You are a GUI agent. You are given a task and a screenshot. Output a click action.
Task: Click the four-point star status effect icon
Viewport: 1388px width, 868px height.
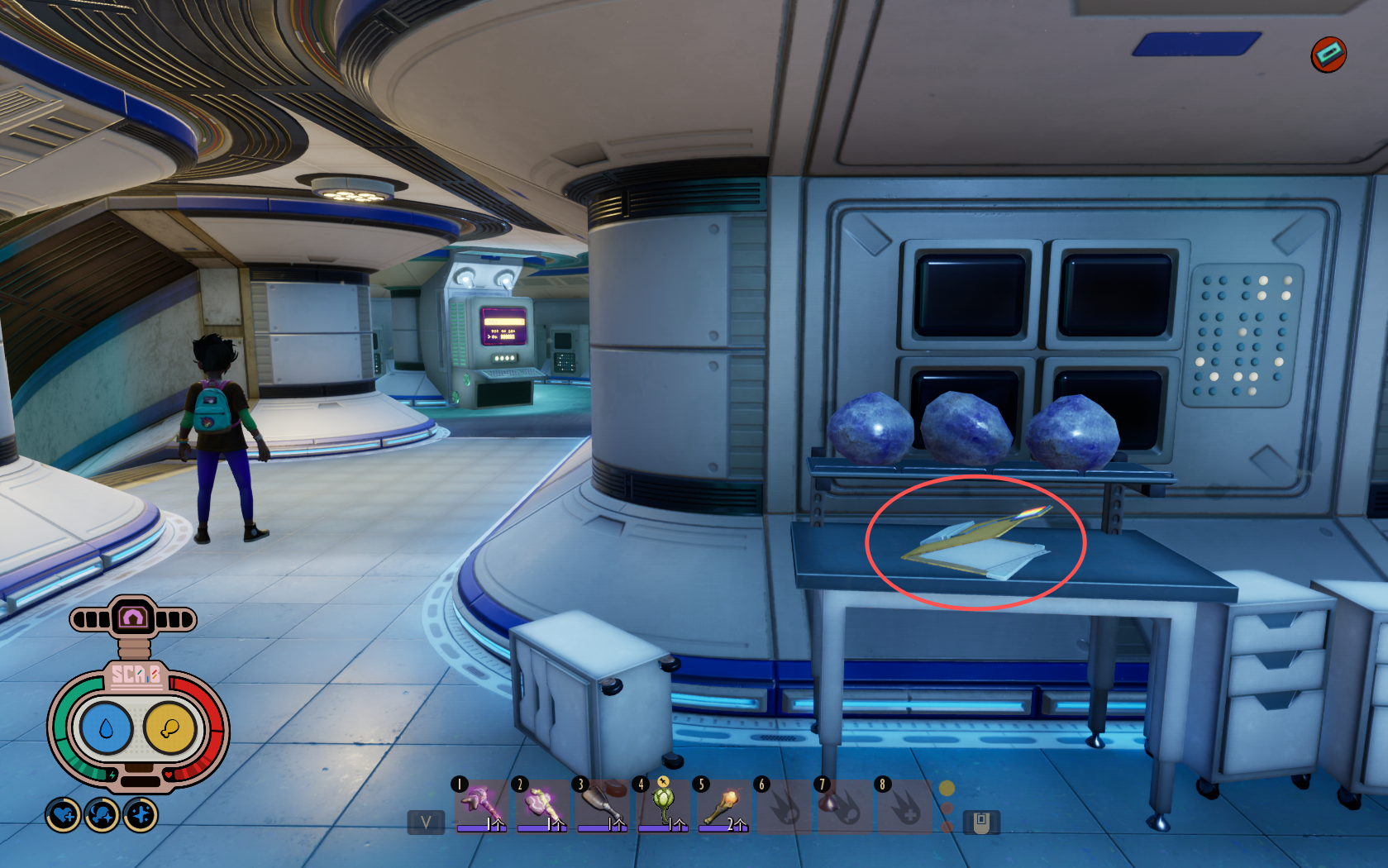[x=141, y=816]
